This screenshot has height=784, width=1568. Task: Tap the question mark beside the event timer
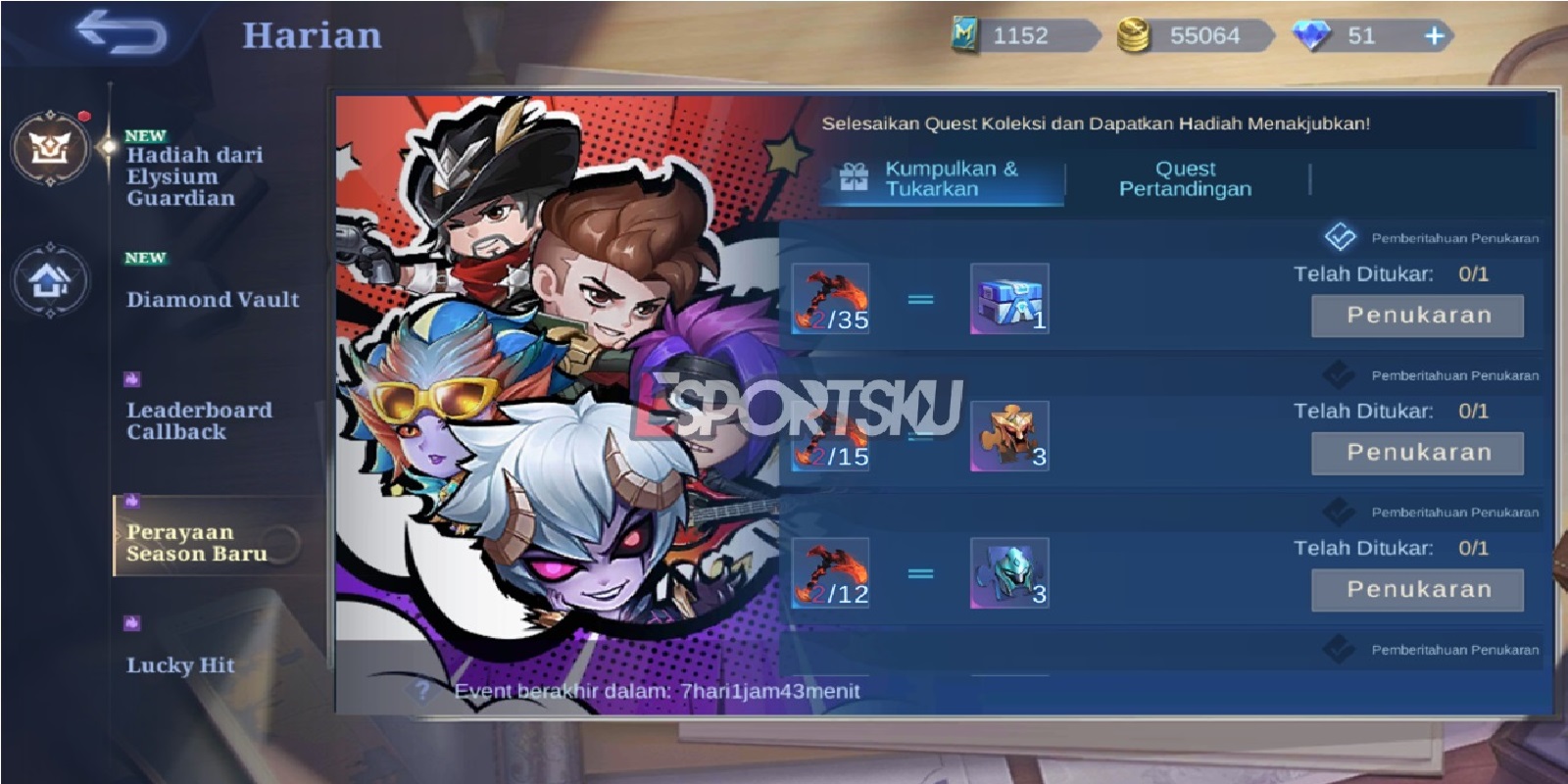pyautogui.click(x=423, y=691)
